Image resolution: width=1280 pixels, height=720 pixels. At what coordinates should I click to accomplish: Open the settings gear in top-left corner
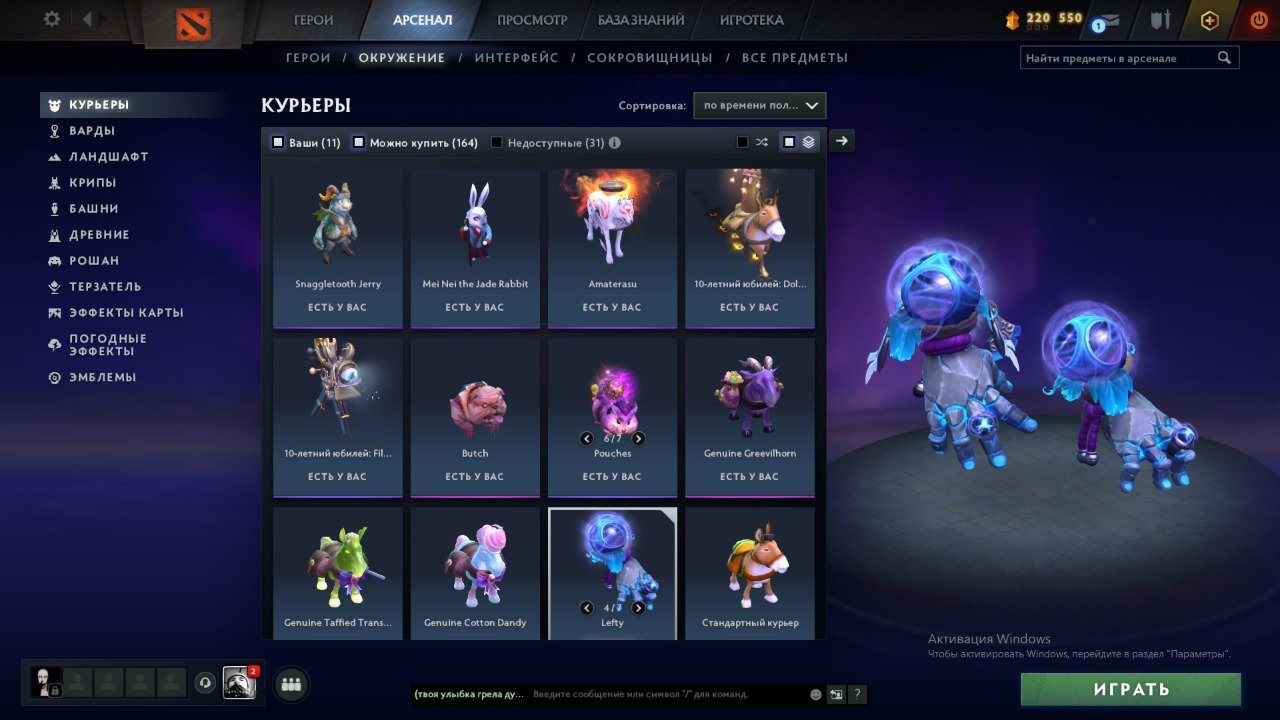tap(53, 18)
